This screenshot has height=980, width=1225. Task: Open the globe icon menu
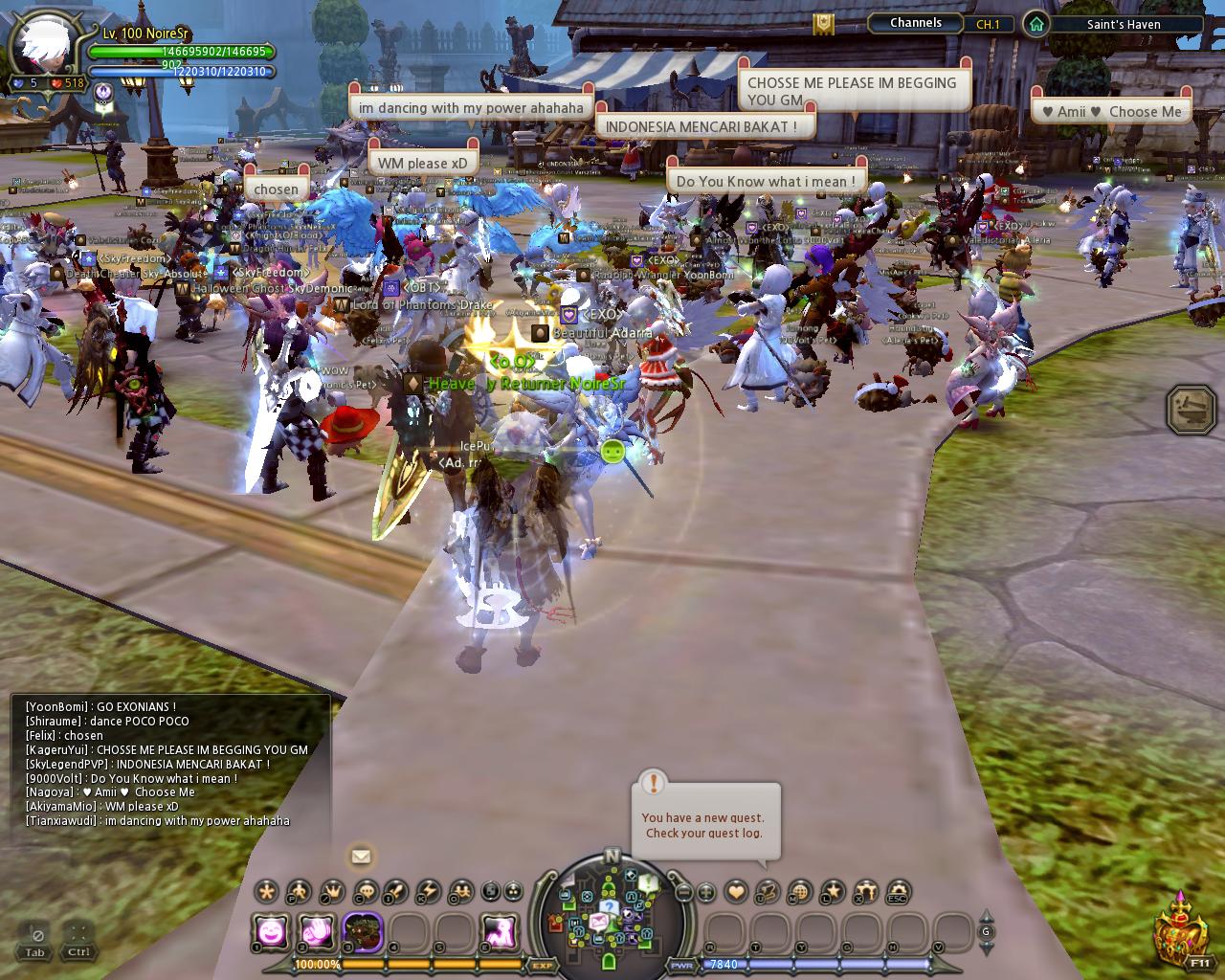click(799, 892)
